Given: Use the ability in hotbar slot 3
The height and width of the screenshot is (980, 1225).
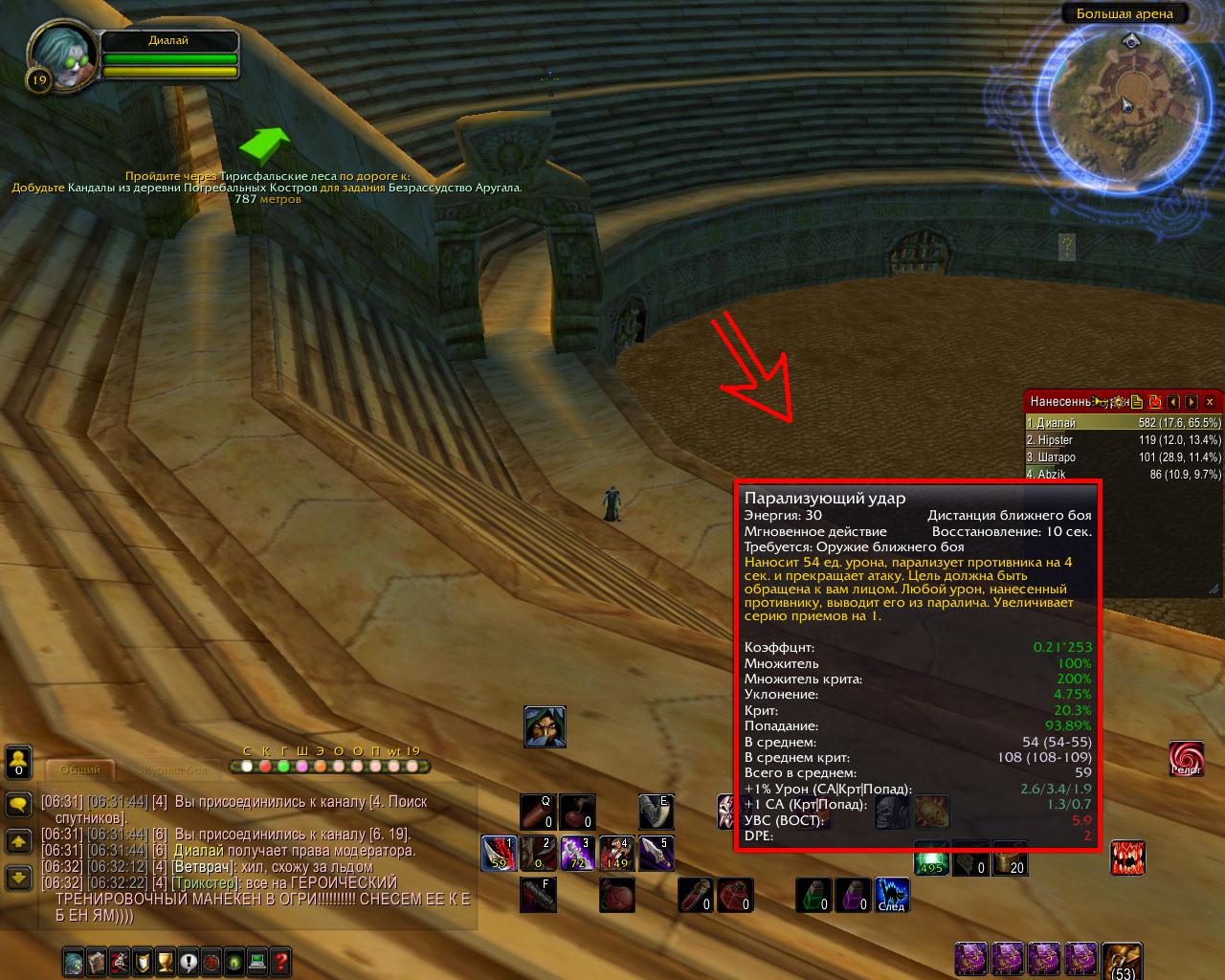Looking at the screenshot, I should tap(577, 853).
